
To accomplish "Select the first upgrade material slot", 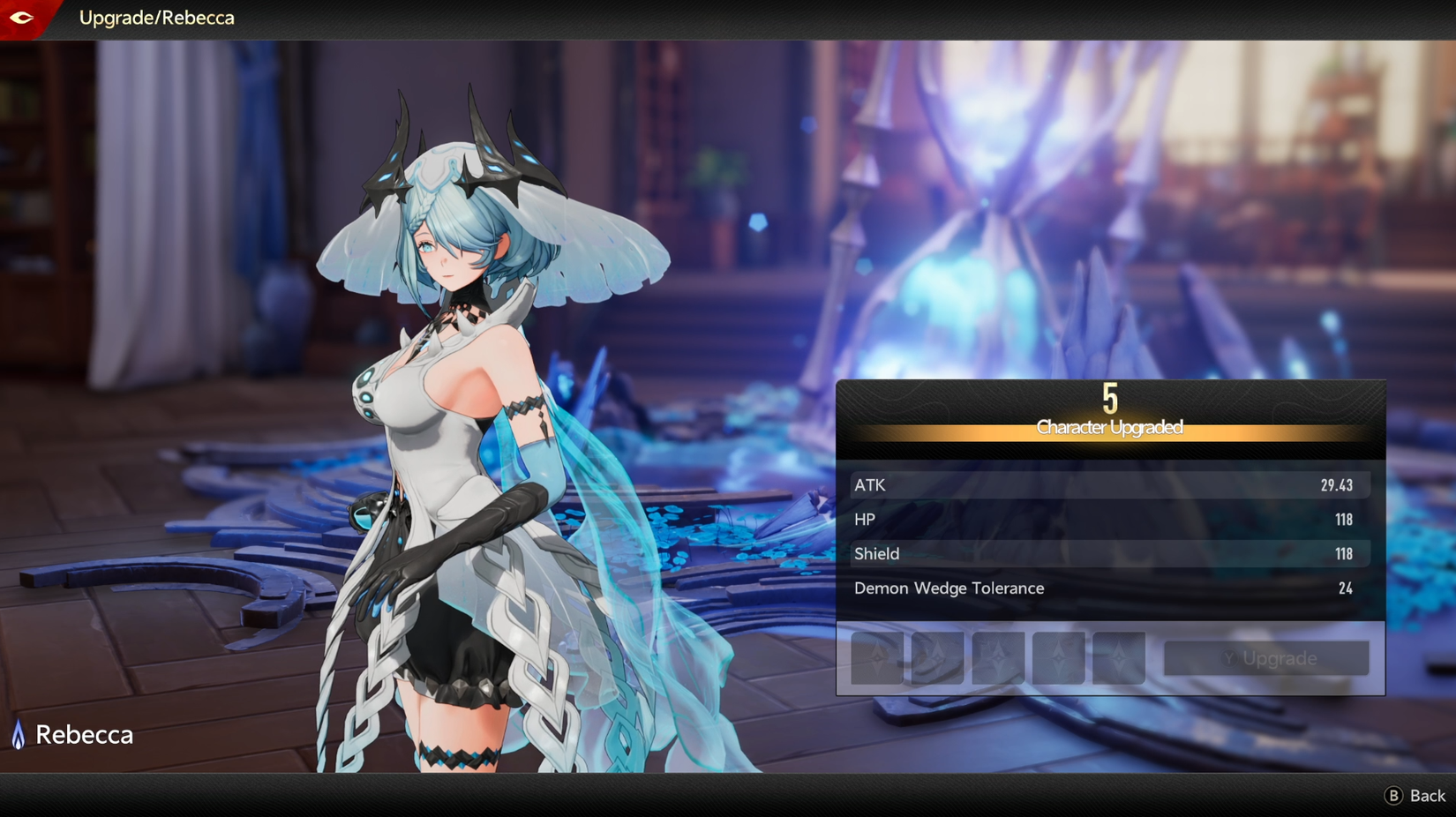I will 876,657.
